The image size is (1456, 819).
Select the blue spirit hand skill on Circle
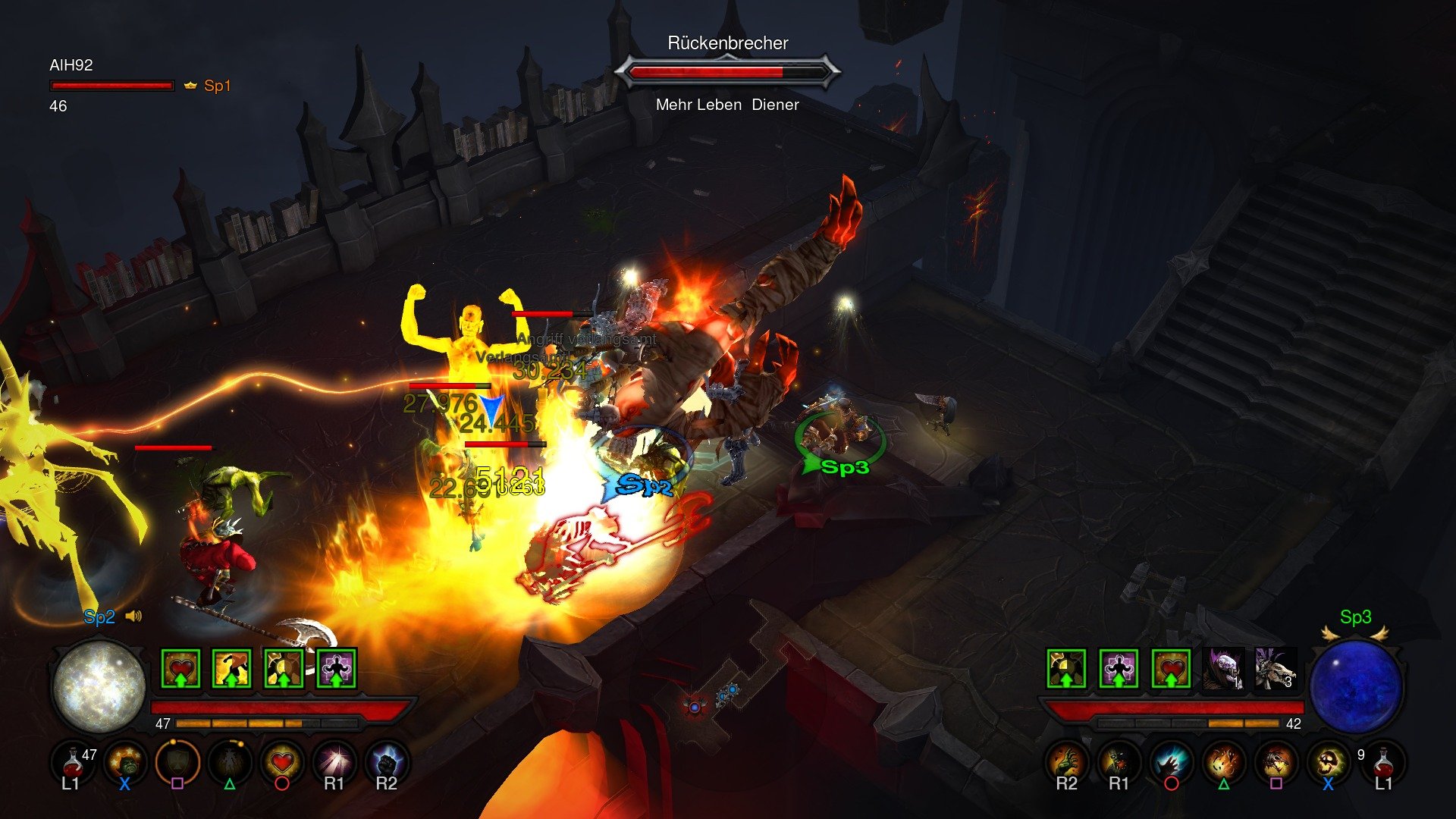pyautogui.click(x=1169, y=763)
